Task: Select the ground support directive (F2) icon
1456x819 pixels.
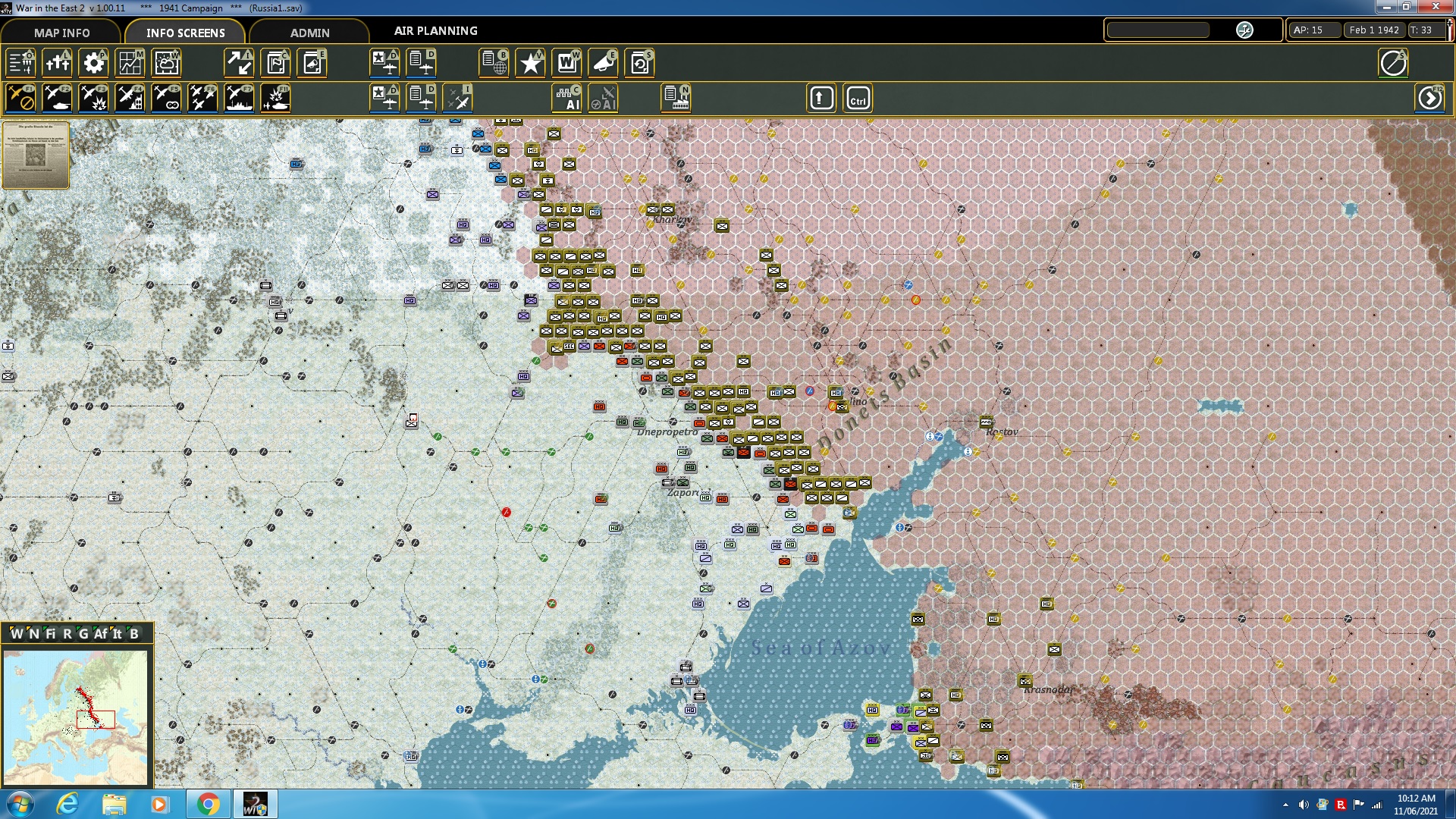Action: pos(57,98)
